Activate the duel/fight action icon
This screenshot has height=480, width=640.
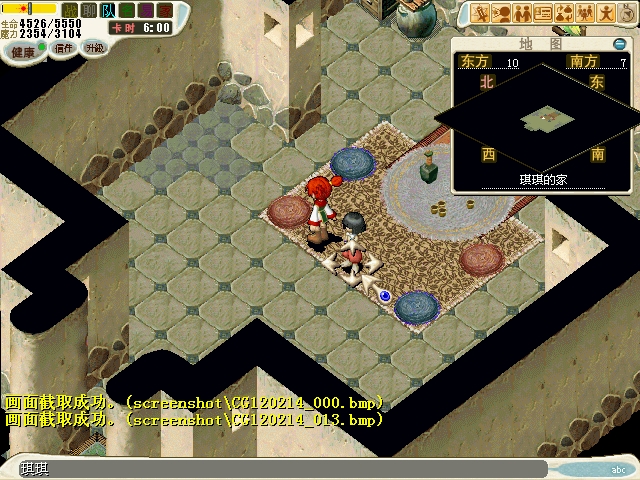point(482,13)
